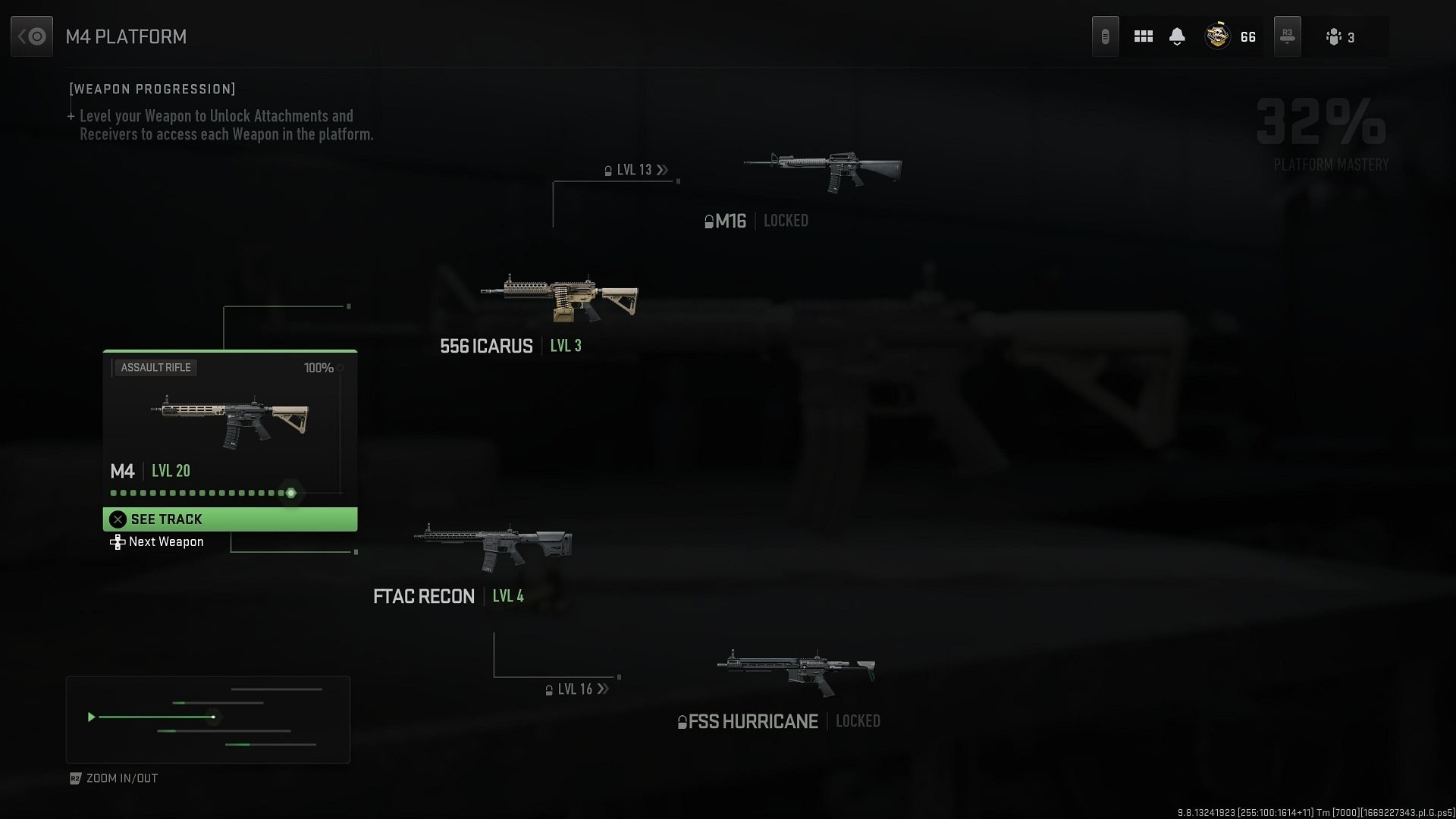Select the 556 Icarus weapon

click(x=559, y=299)
